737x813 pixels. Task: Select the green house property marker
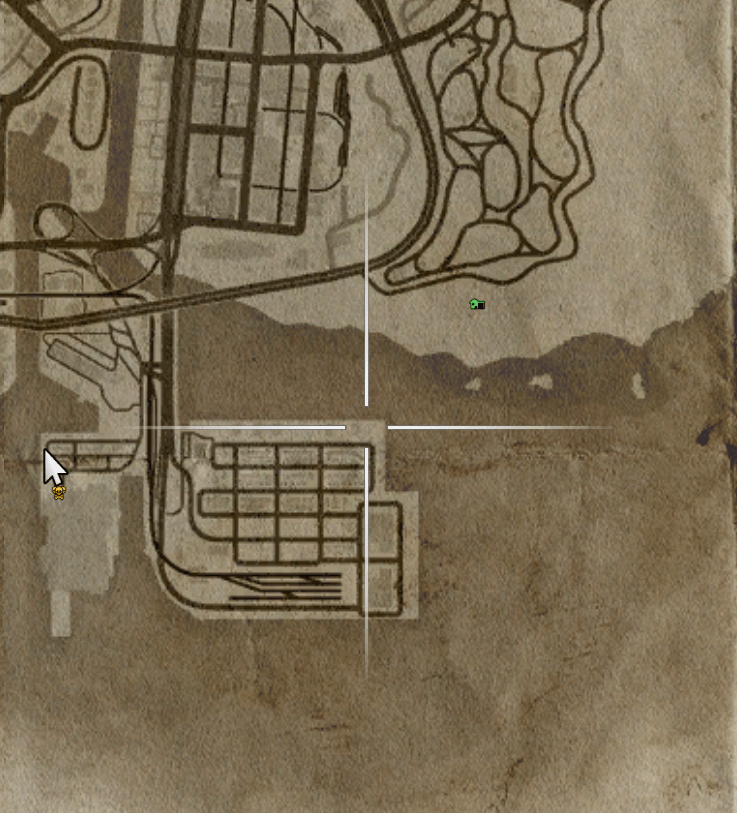point(477,304)
